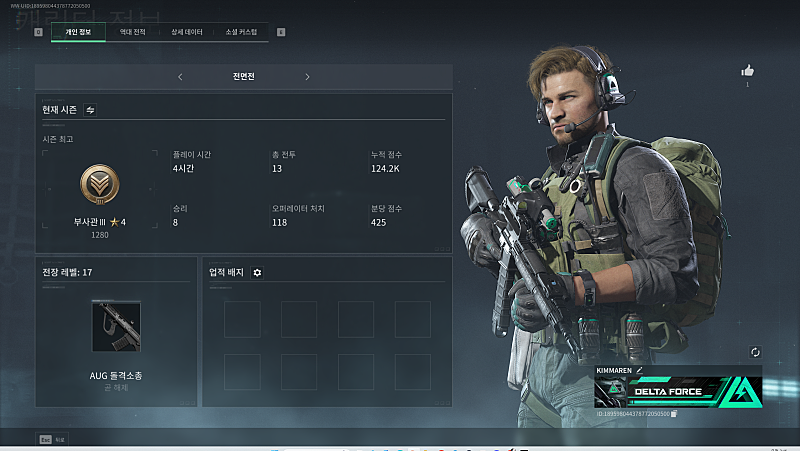800x451 pixels.
Task: Switch to the 소셜 커스텀 tab
Action: coord(241,32)
